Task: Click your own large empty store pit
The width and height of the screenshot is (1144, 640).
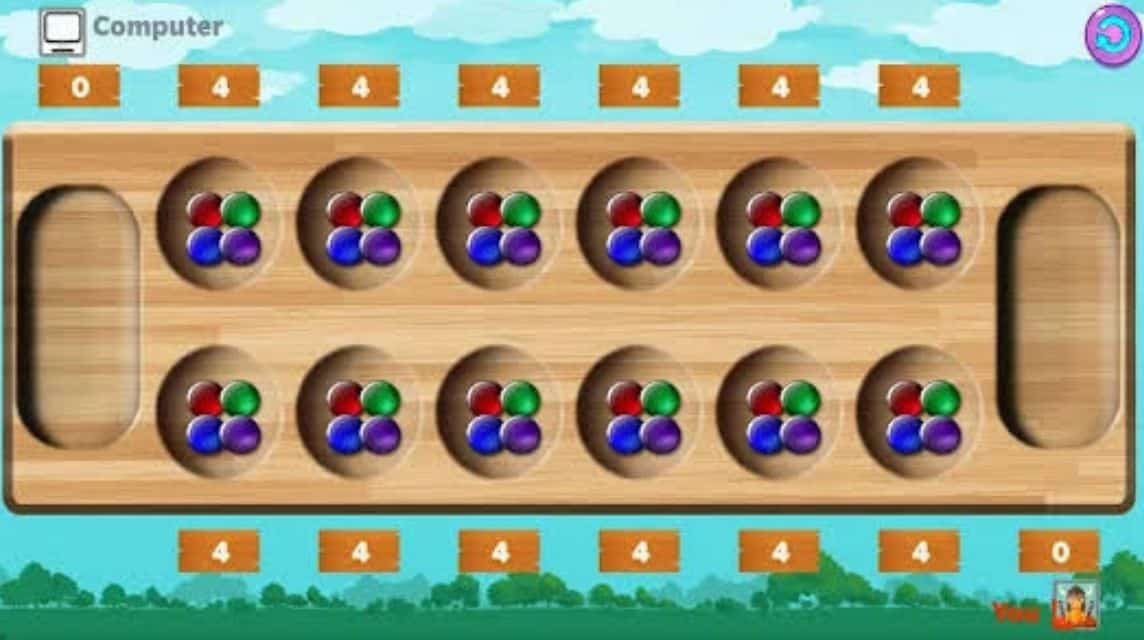Action: tap(1059, 316)
